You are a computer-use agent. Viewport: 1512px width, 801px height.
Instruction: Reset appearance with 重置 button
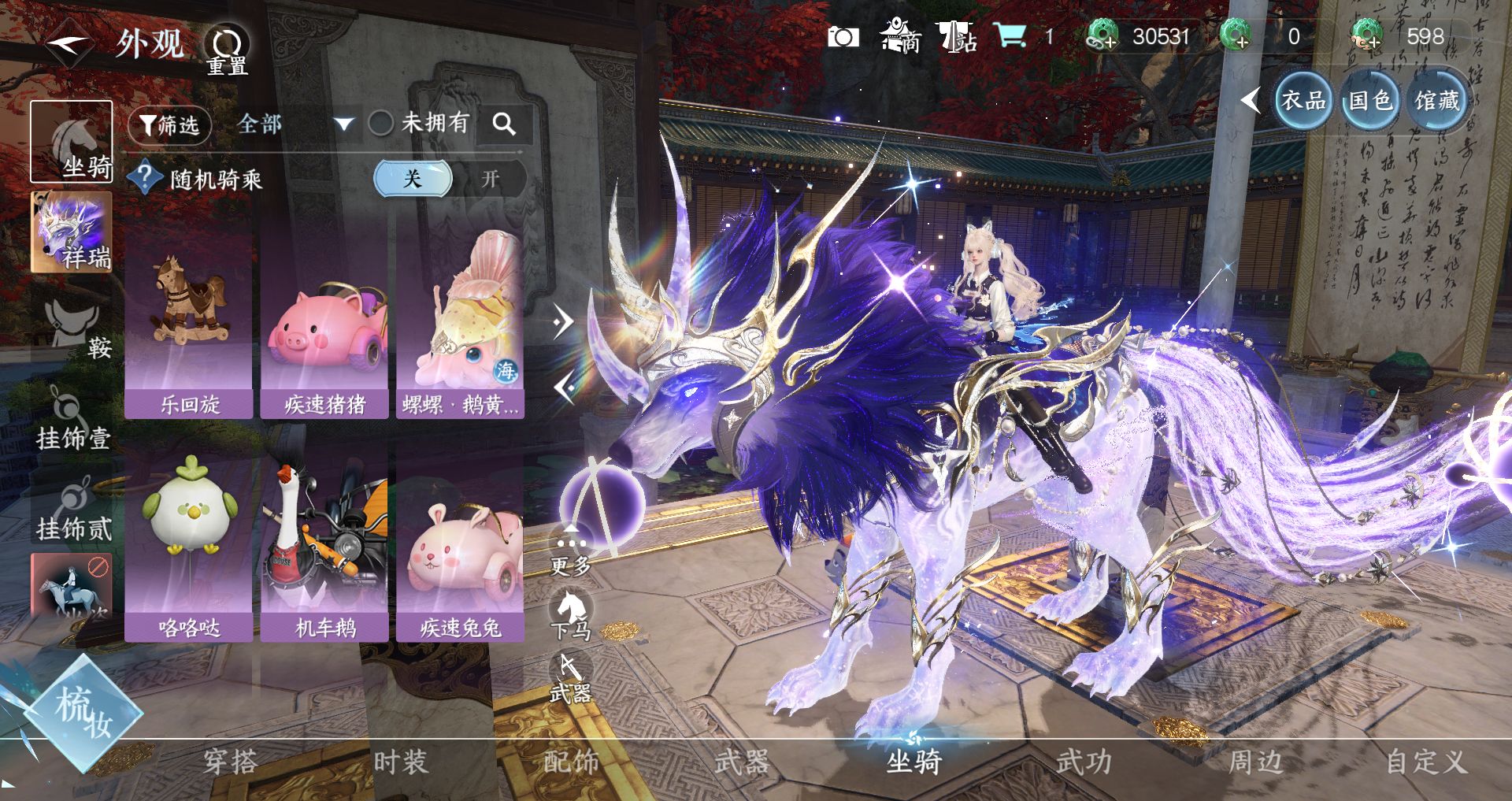pos(227,49)
